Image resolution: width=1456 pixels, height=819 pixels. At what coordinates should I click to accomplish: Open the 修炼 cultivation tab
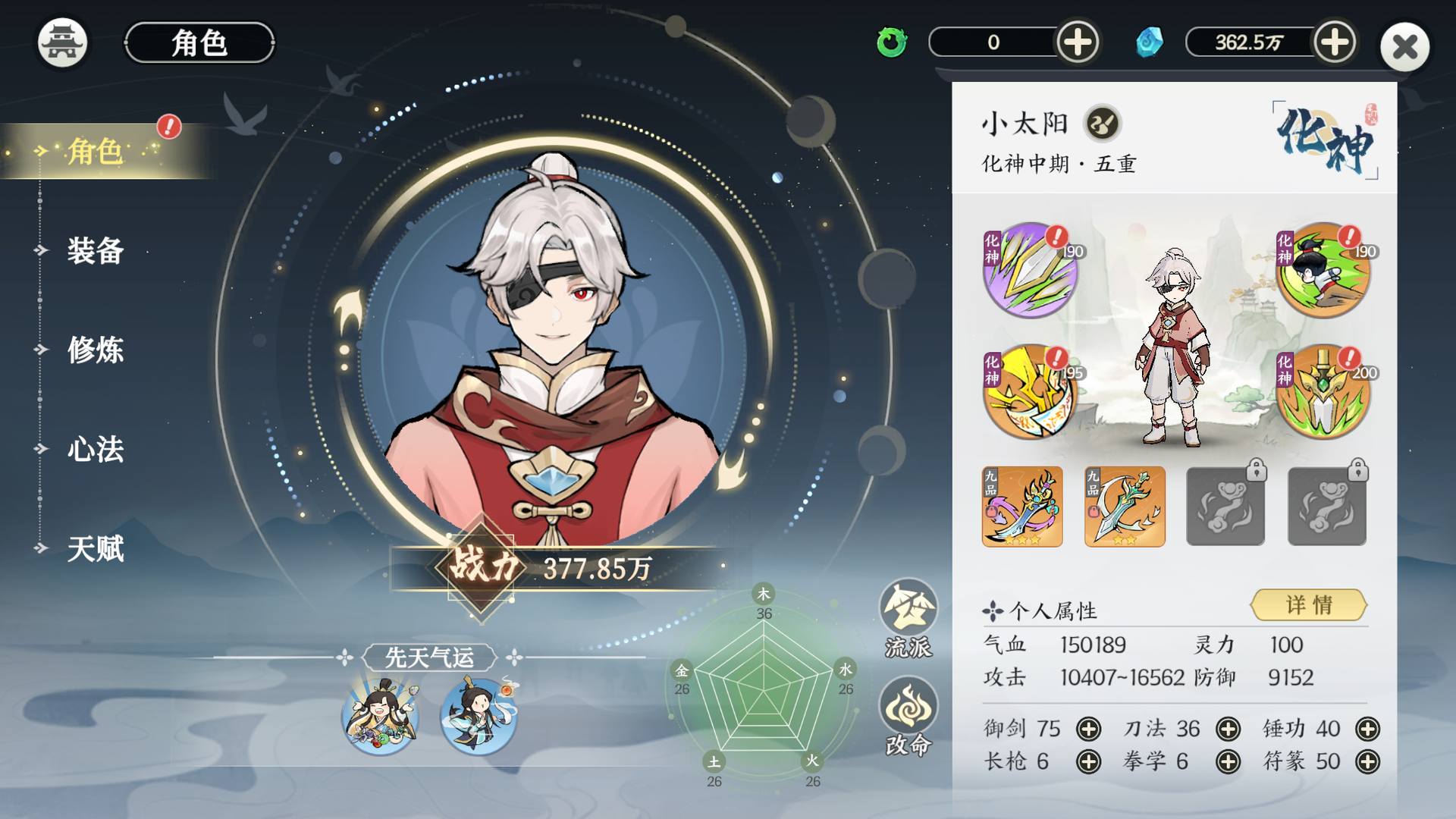pos(95,350)
